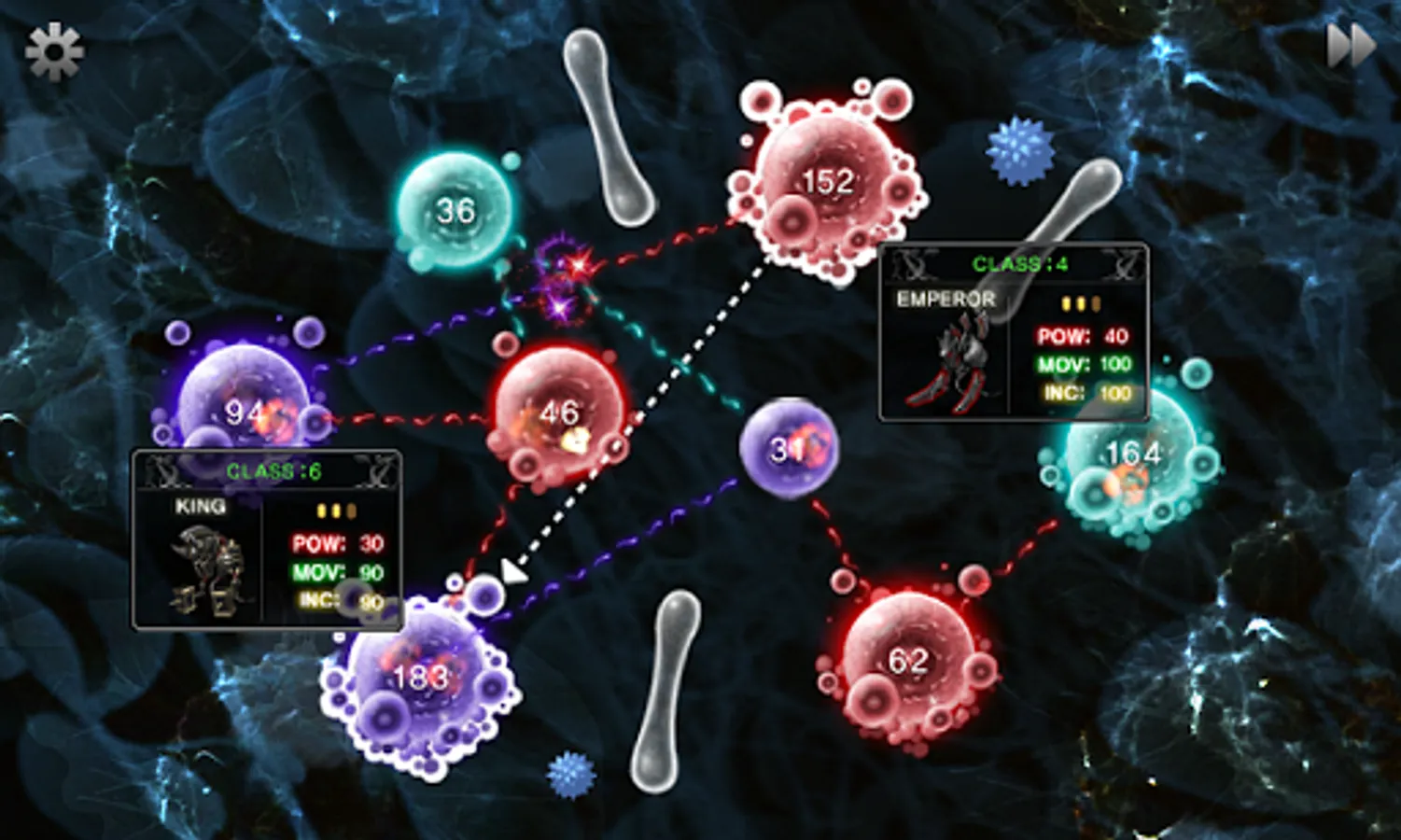1401x840 pixels.
Task: Open the settings gear icon
Action: [x=53, y=53]
